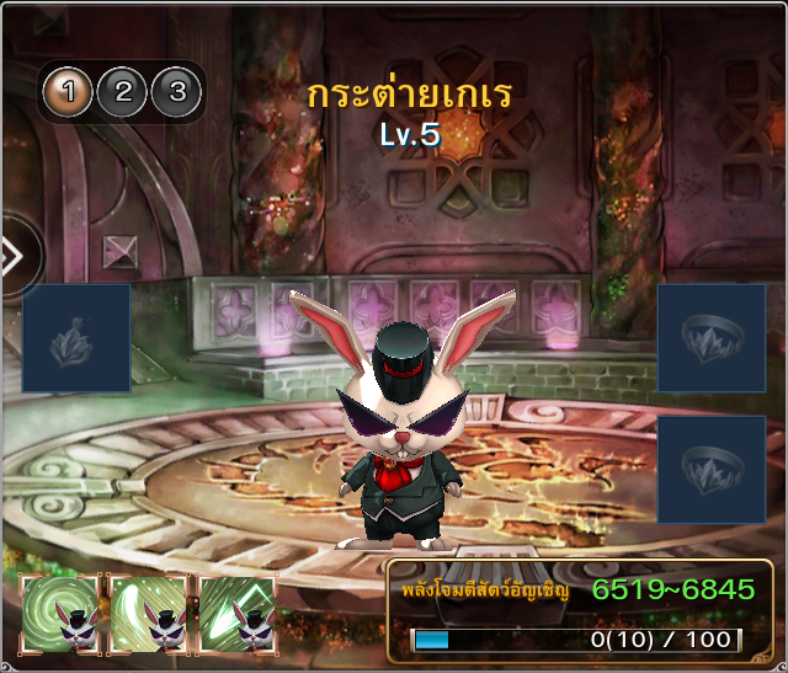Viewport: 788px width, 673px height.
Task: Select the green whirlwind rabbit skill
Action: (x=60, y=614)
